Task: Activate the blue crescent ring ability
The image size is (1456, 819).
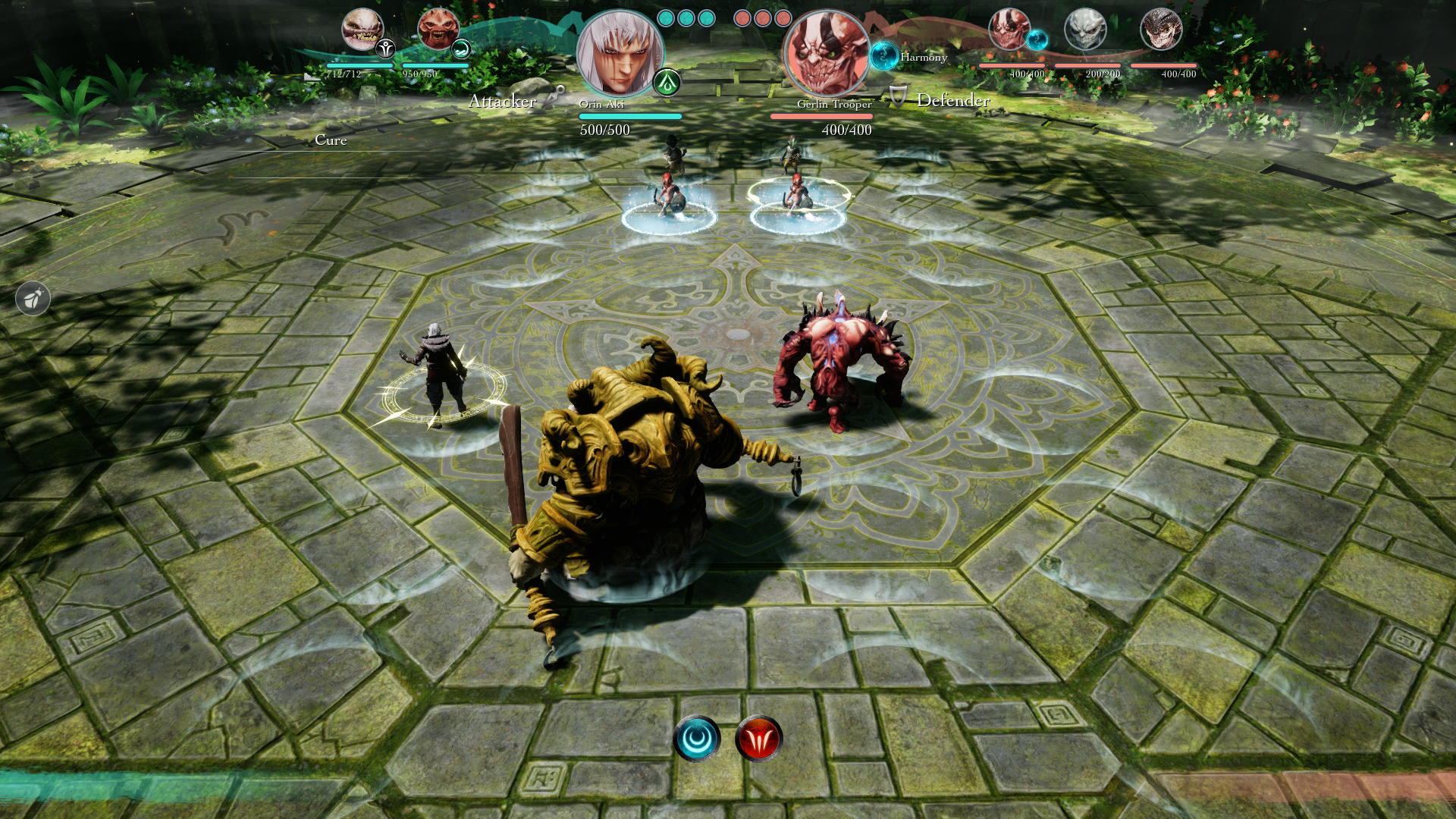Action: (x=697, y=738)
